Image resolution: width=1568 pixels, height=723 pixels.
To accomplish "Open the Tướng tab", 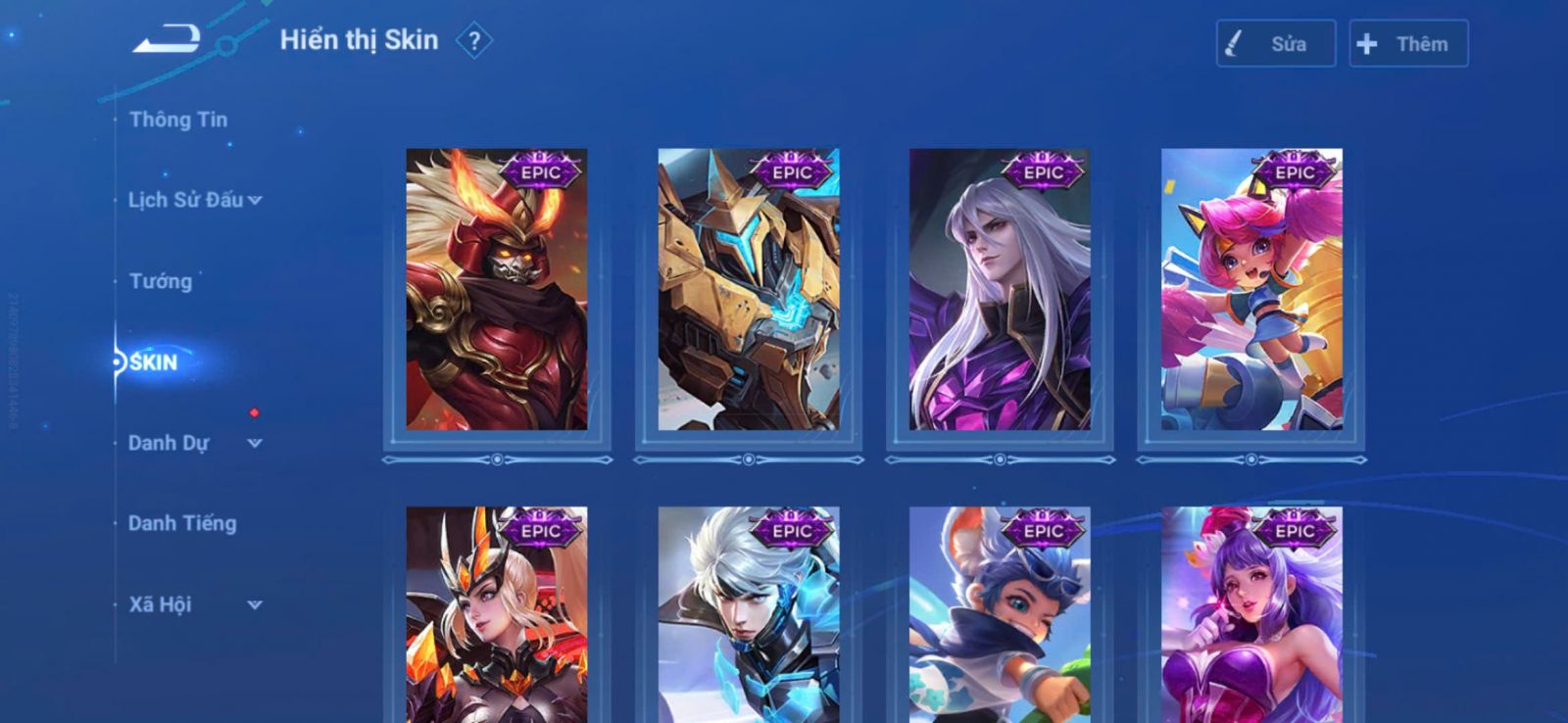I will coord(160,281).
